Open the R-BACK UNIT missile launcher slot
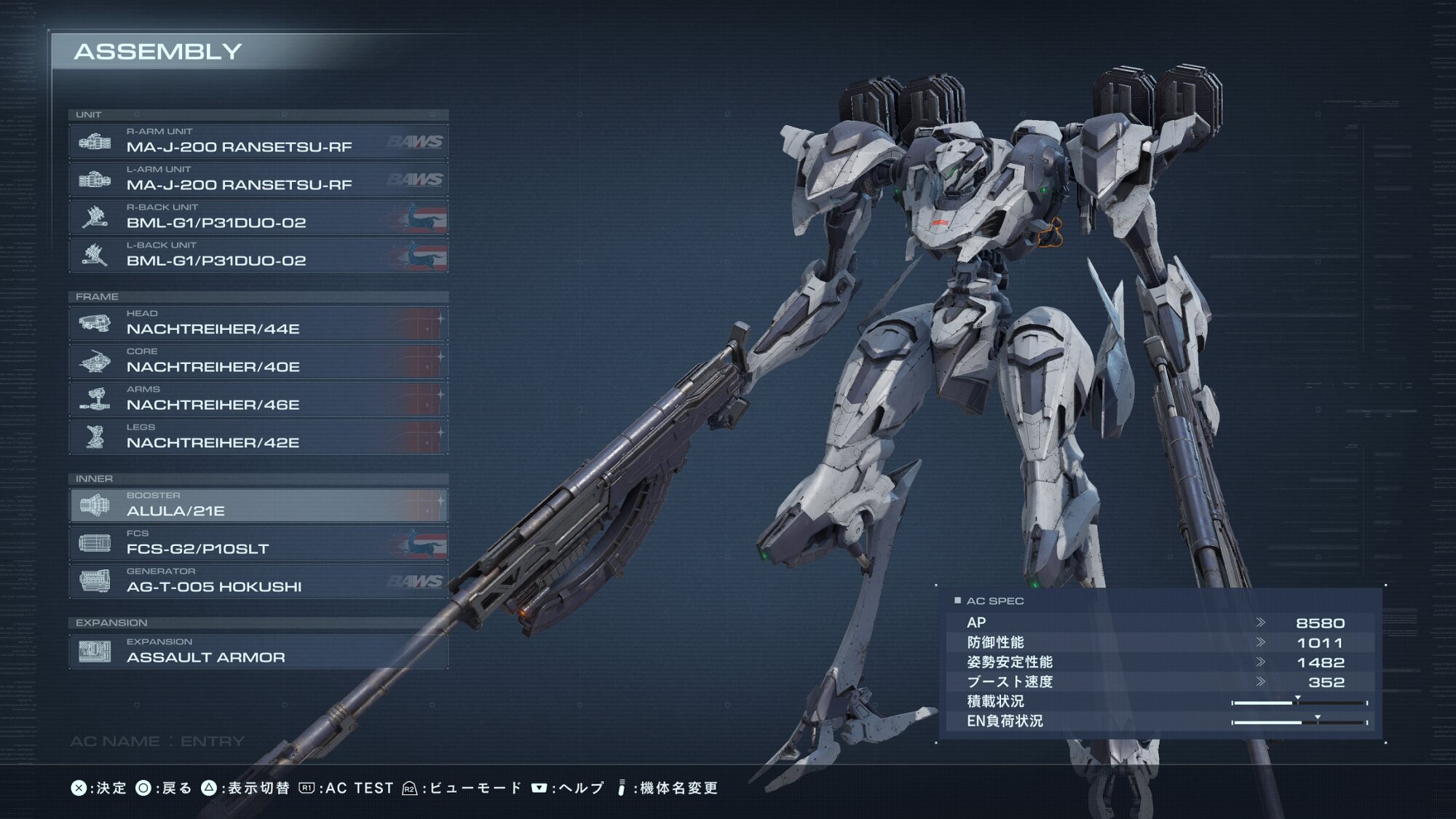 tap(258, 218)
